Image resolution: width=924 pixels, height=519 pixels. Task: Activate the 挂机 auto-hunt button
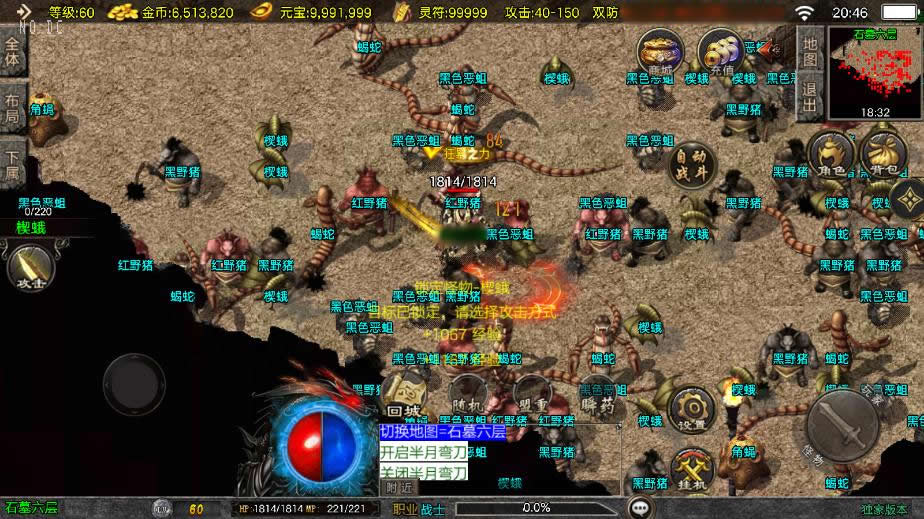click(x=690, y=470)
